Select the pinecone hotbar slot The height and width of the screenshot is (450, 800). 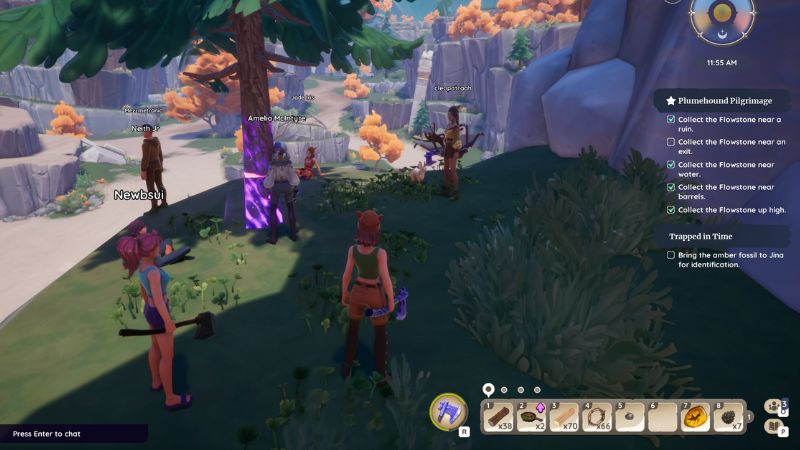click(x=729, y=415)
